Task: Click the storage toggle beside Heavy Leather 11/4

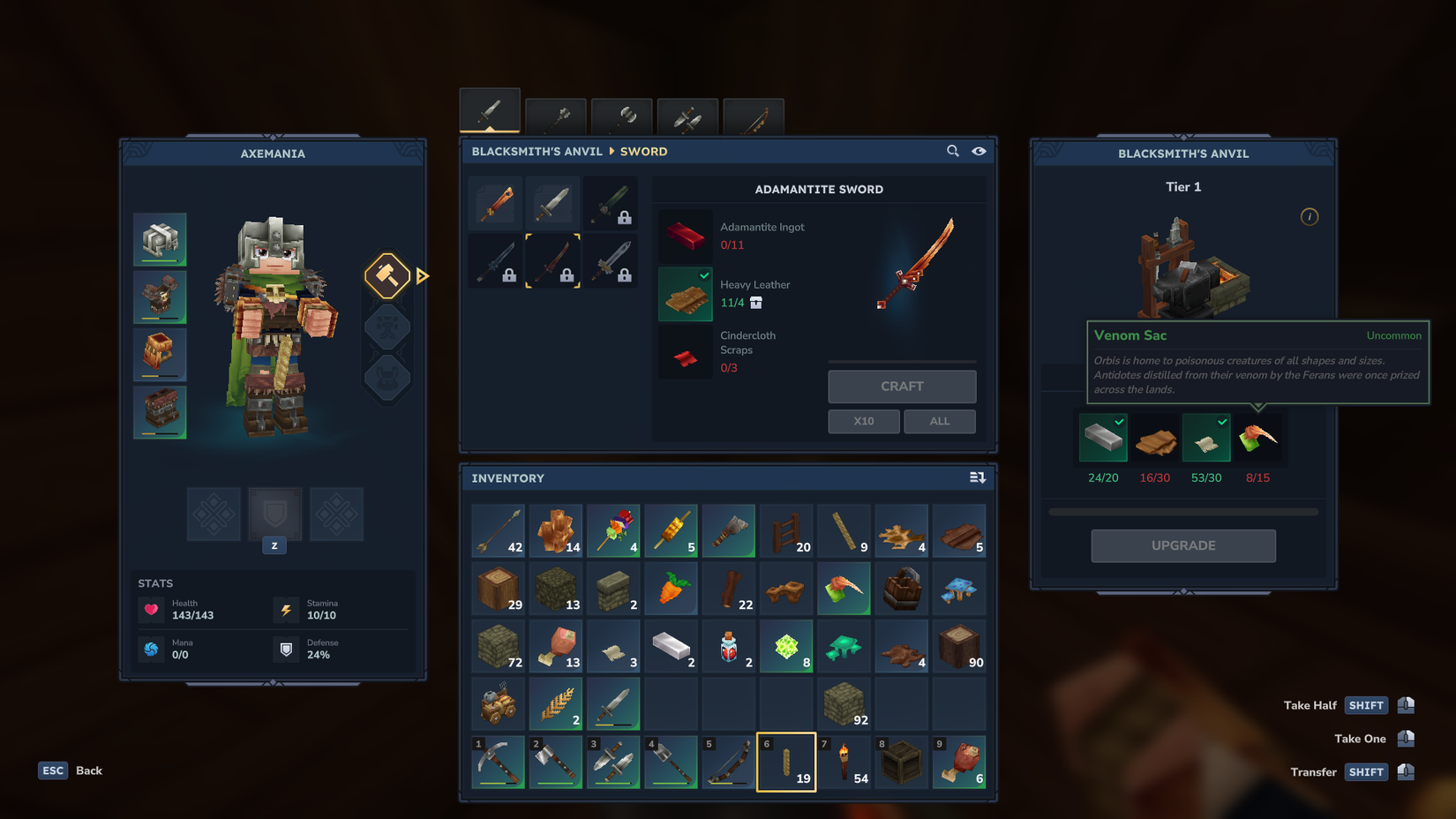Action: (755, 303)
